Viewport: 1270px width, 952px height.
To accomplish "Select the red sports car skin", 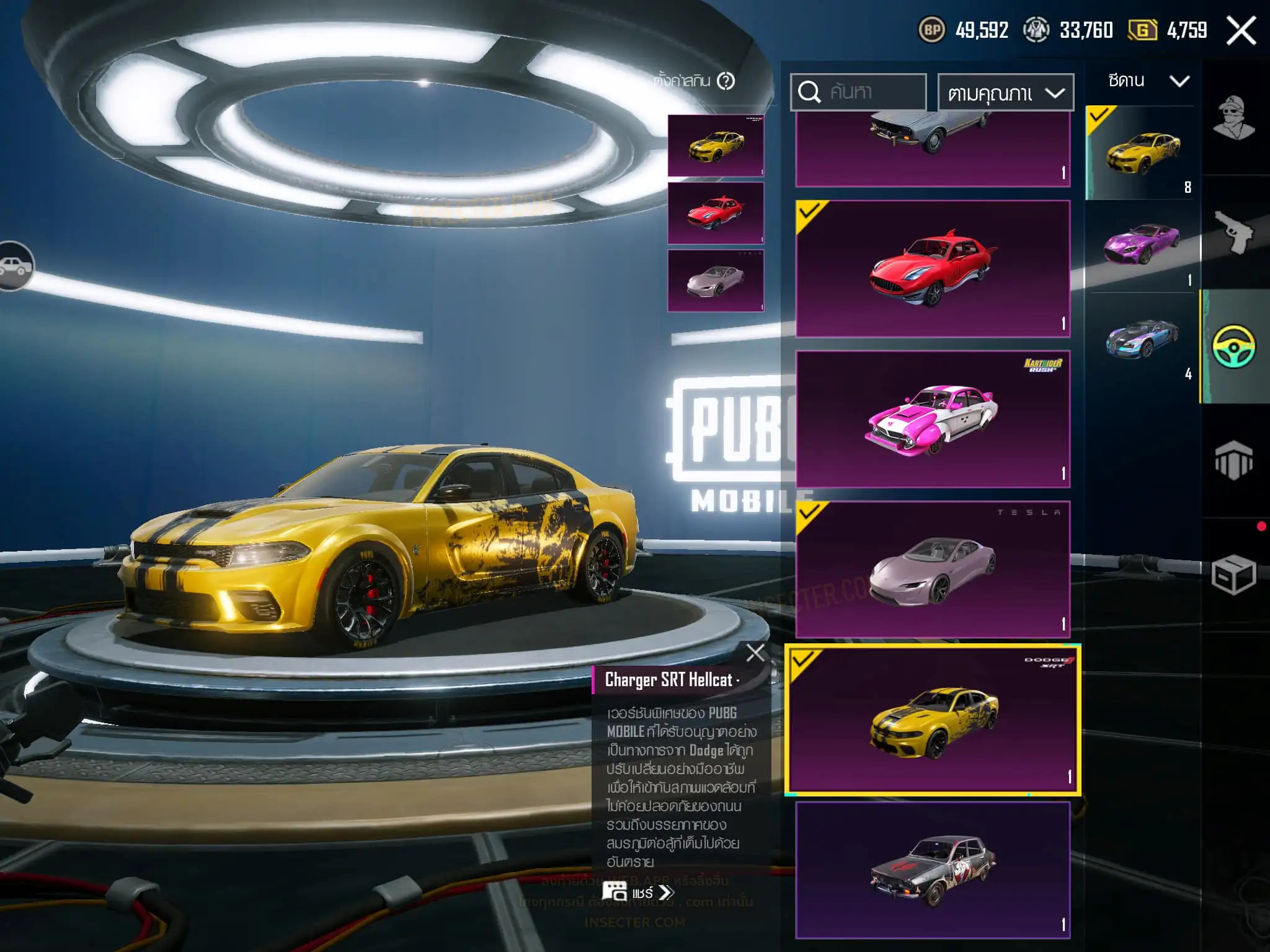I will pos(933,268).
